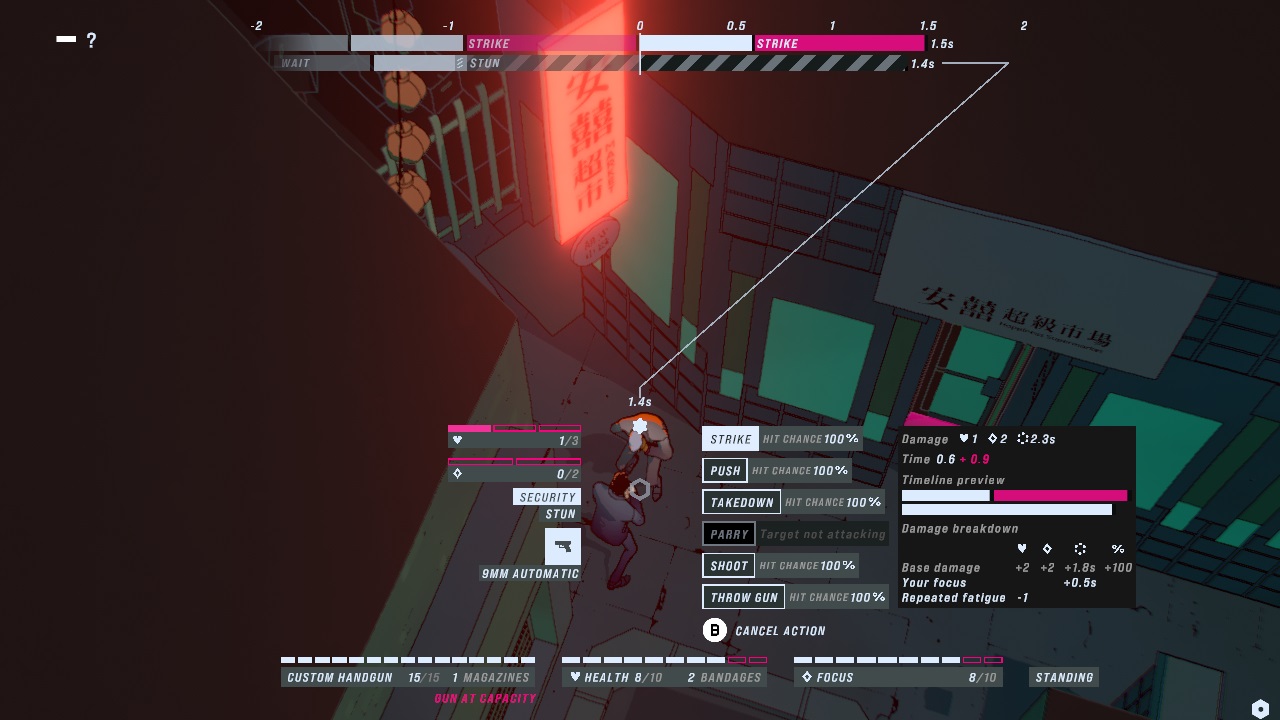Click the round B icon near Cancel Action
This screenshot has height=720, width=1280.
point(714,630)
